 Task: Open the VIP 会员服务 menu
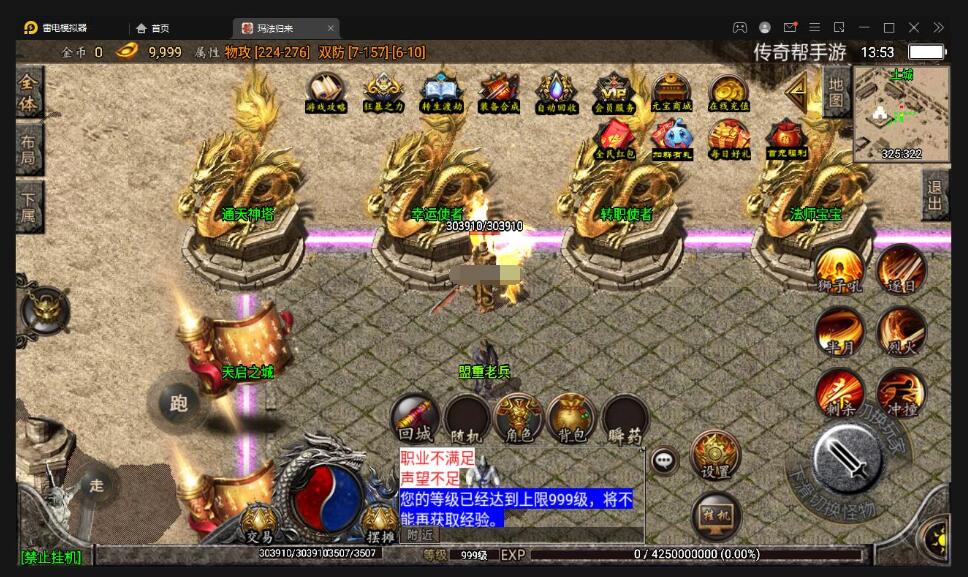(614, 91)
